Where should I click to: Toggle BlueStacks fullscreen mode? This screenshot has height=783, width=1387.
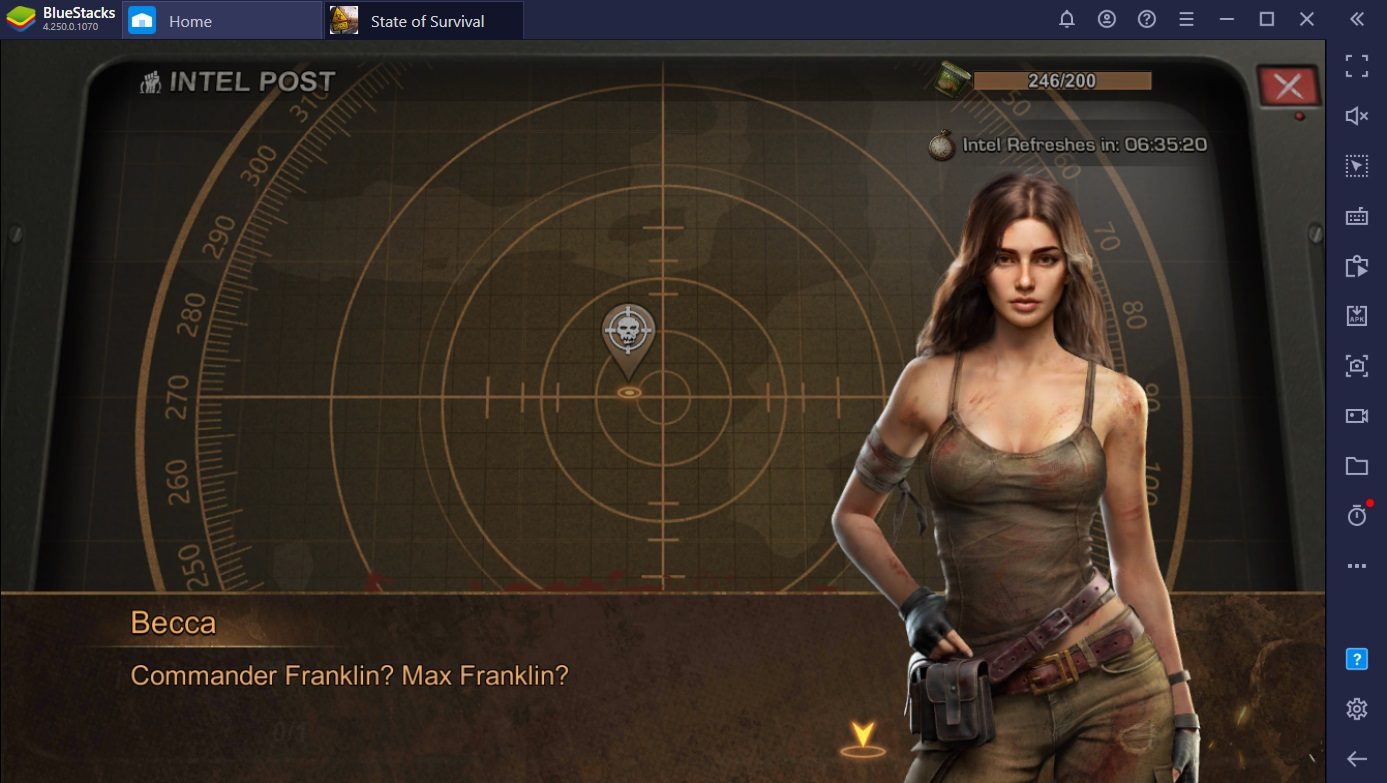click(x=1356, y=66)
